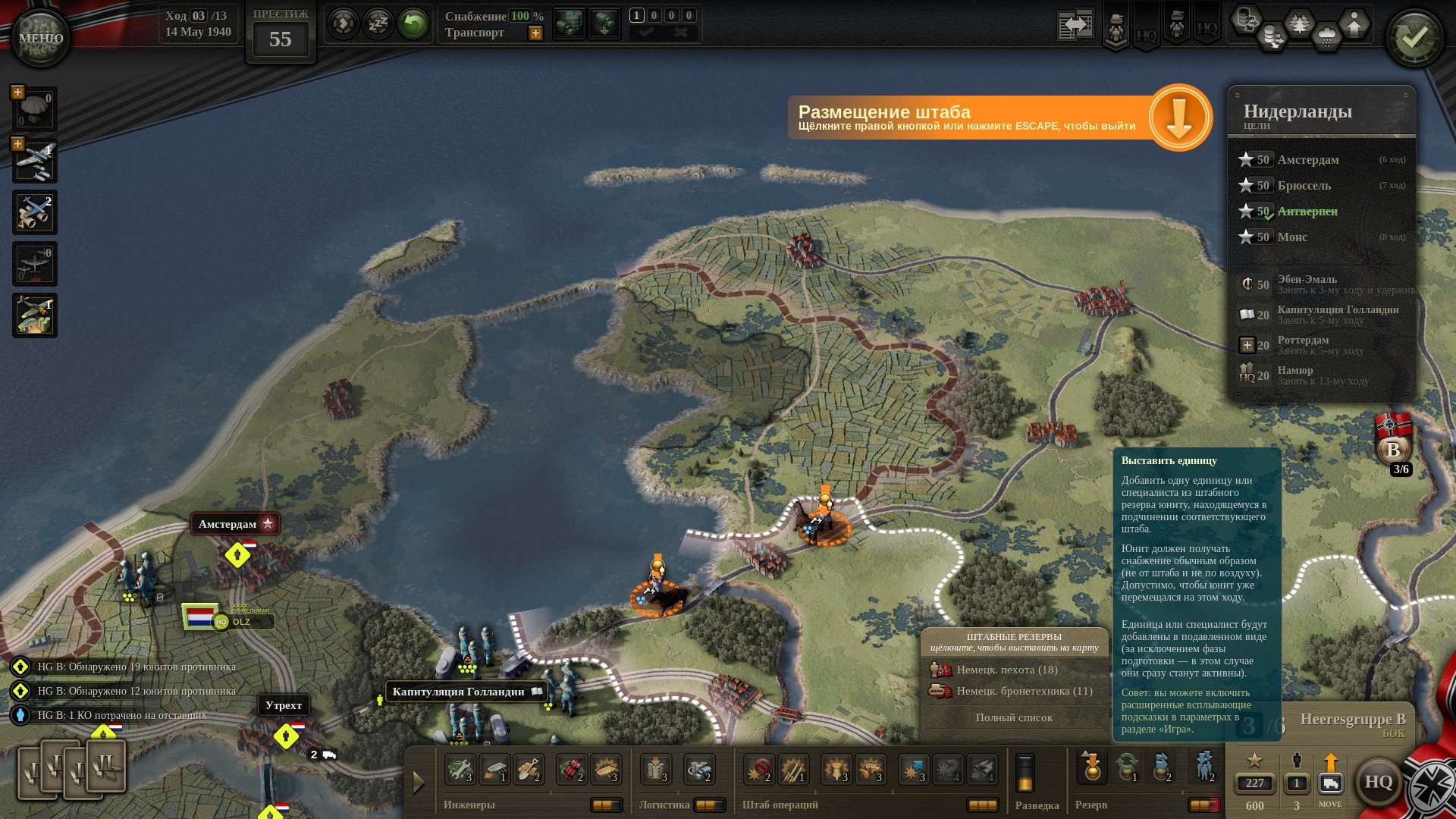The height and width of the screenshot is (819, 1456).
Task: Open the round HQ button
Action: [1377, 782]
